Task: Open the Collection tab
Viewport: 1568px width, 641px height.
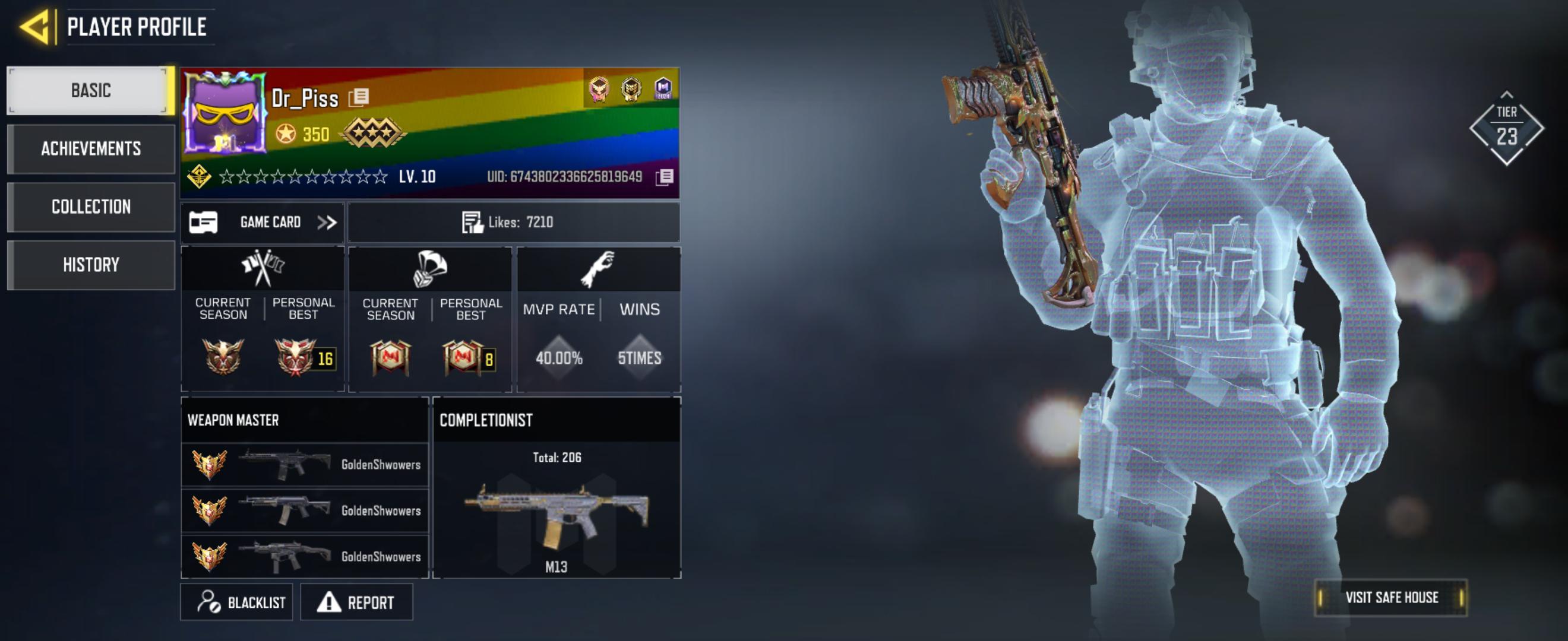Action: (x=91, y=207)
